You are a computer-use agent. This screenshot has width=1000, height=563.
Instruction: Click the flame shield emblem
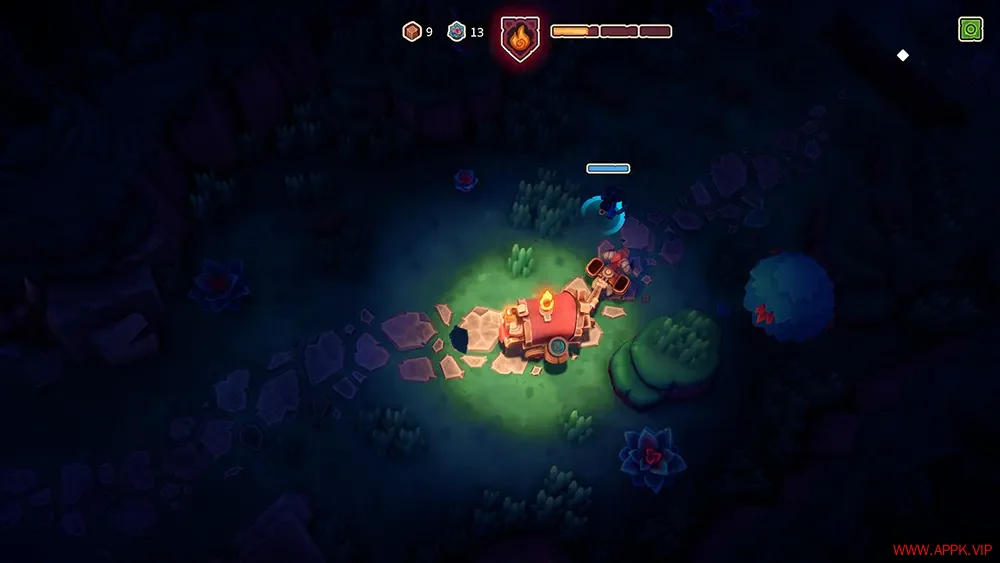point(518,39)
